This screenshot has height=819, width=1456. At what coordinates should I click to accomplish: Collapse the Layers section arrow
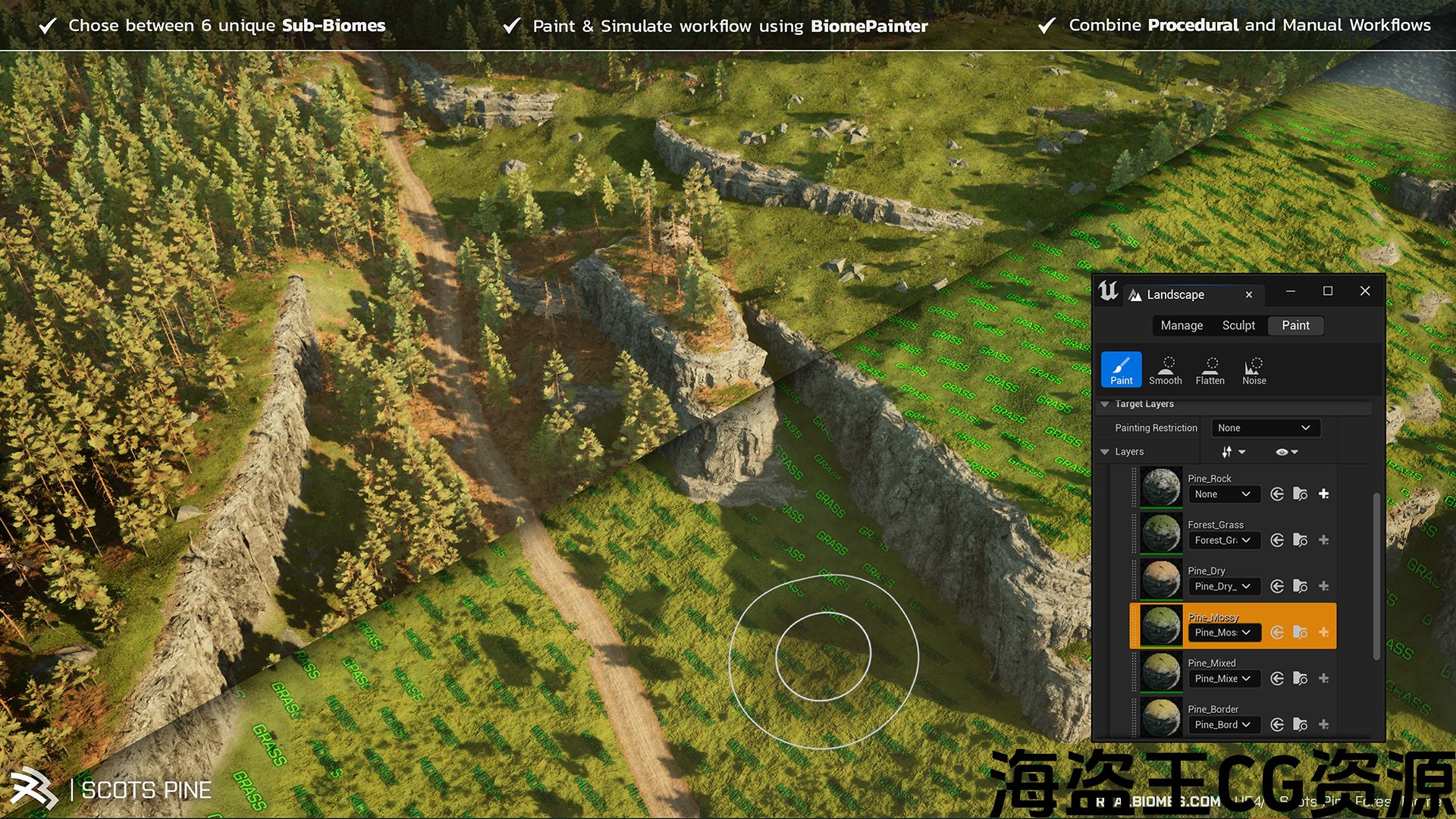click(x=1105, y=452)
